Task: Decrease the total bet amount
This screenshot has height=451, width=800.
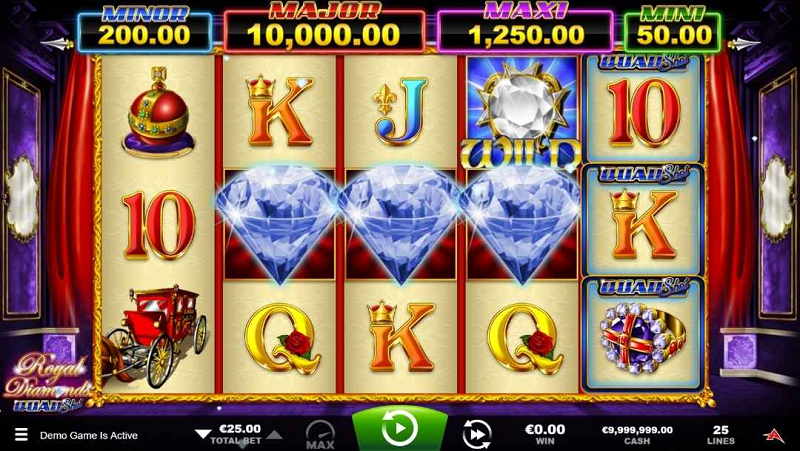Action: point(203,435)
